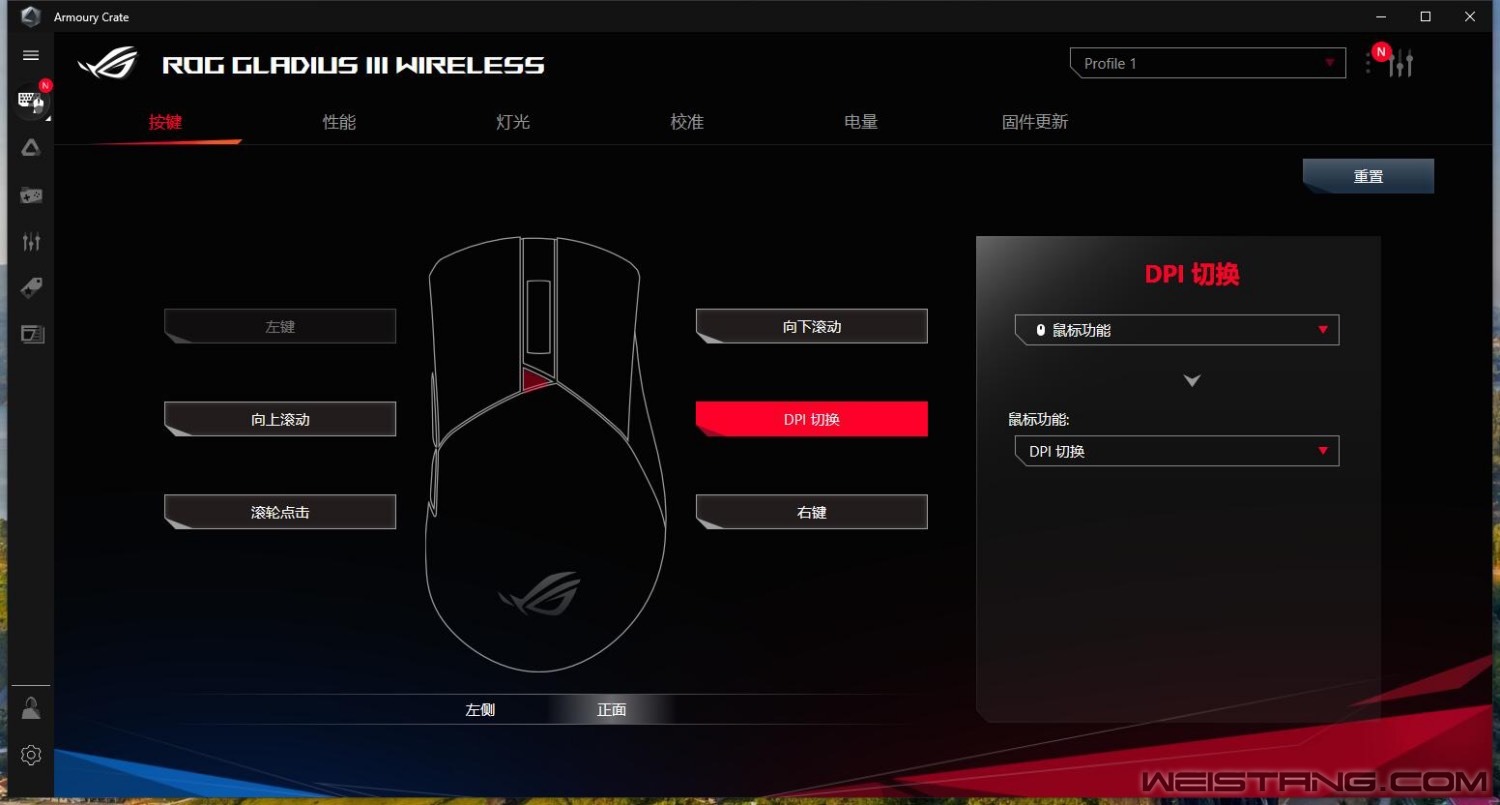1500x805 pixels.
Task: Open the user profile icon in sidebar
Action: click(x=31, y=709)
